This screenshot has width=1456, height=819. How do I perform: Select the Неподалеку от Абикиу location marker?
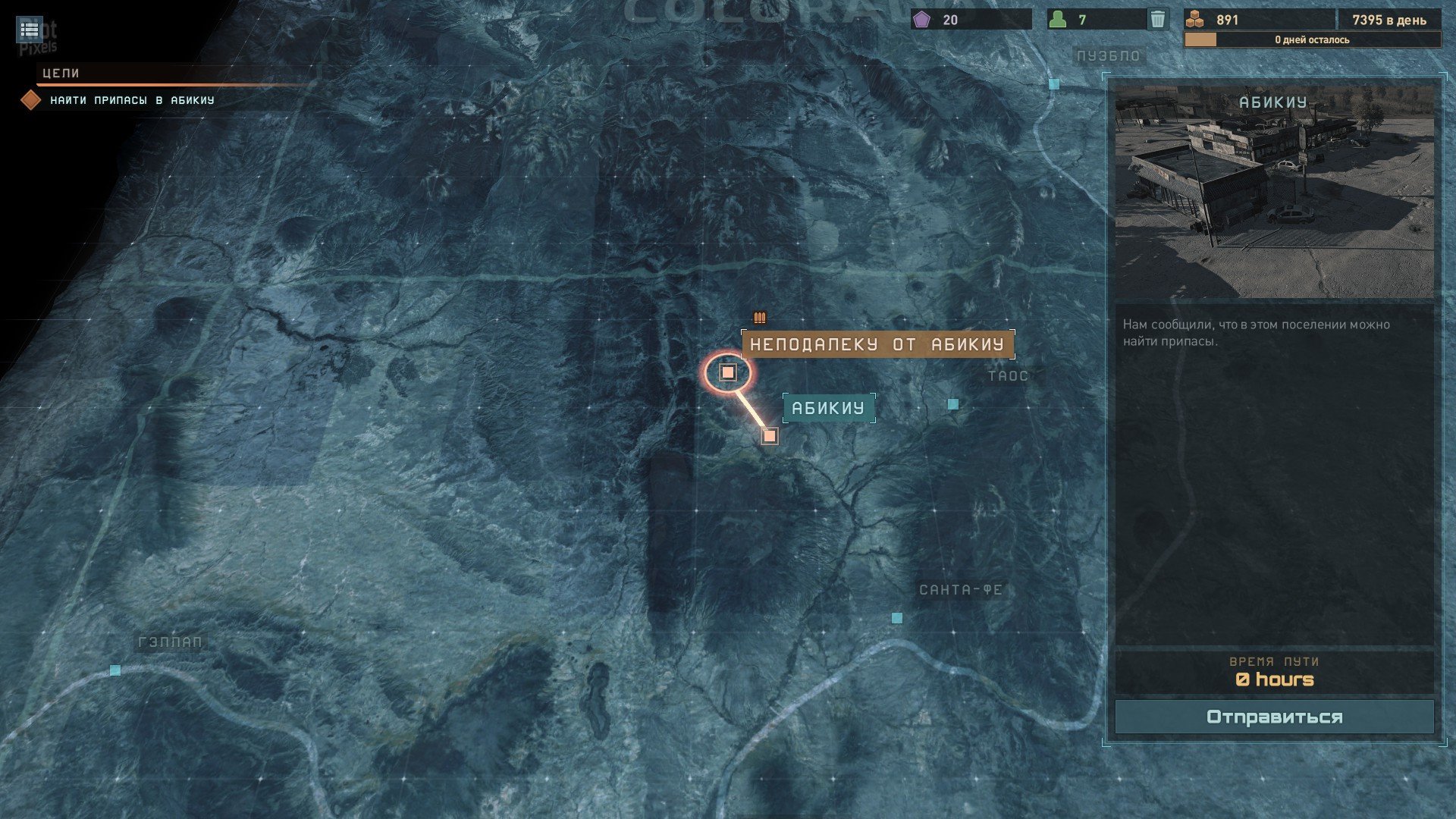click(728, 372)
